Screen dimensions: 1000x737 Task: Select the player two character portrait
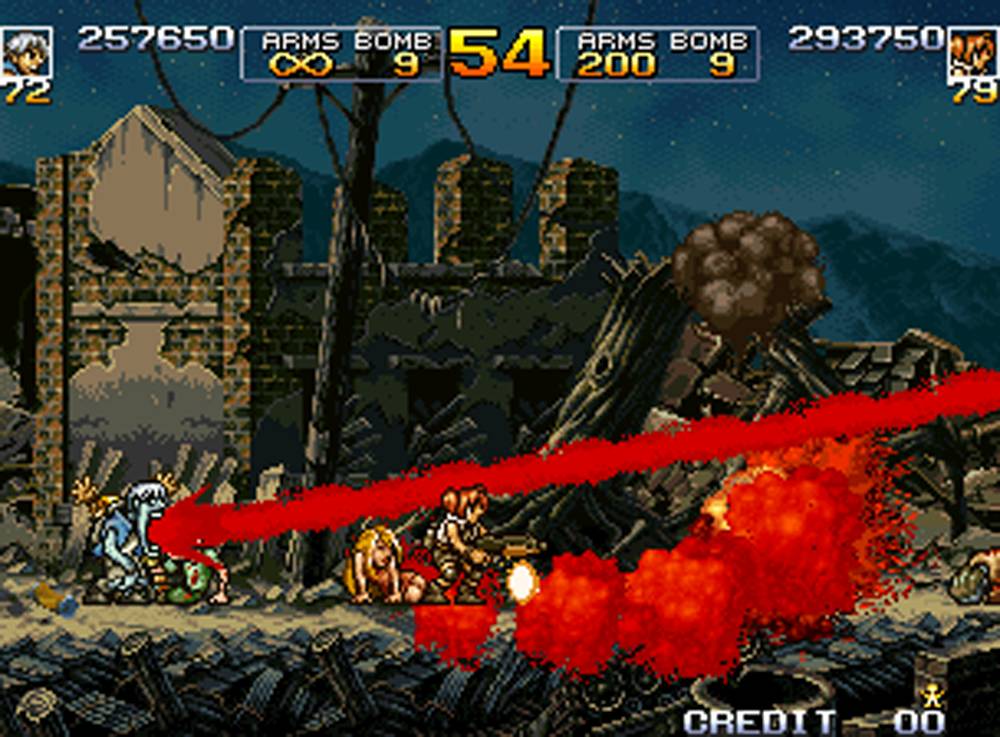coord(972,52)
